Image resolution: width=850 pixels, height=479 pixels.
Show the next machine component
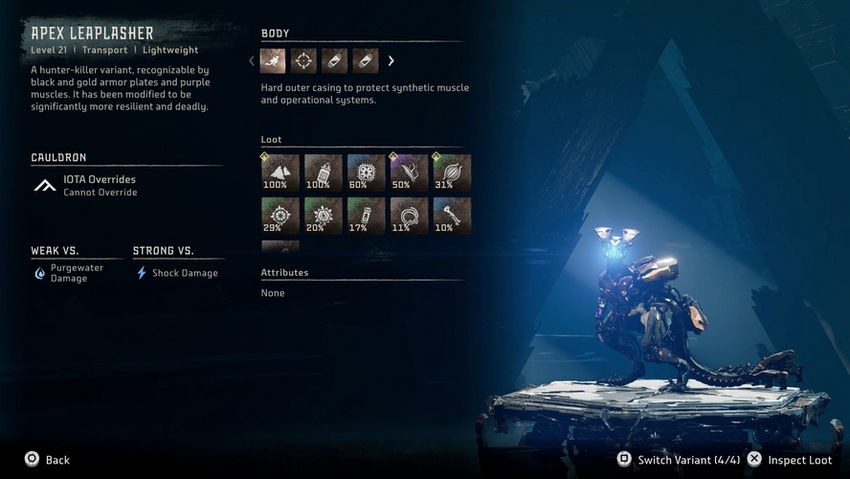click(x=391, y=61)
